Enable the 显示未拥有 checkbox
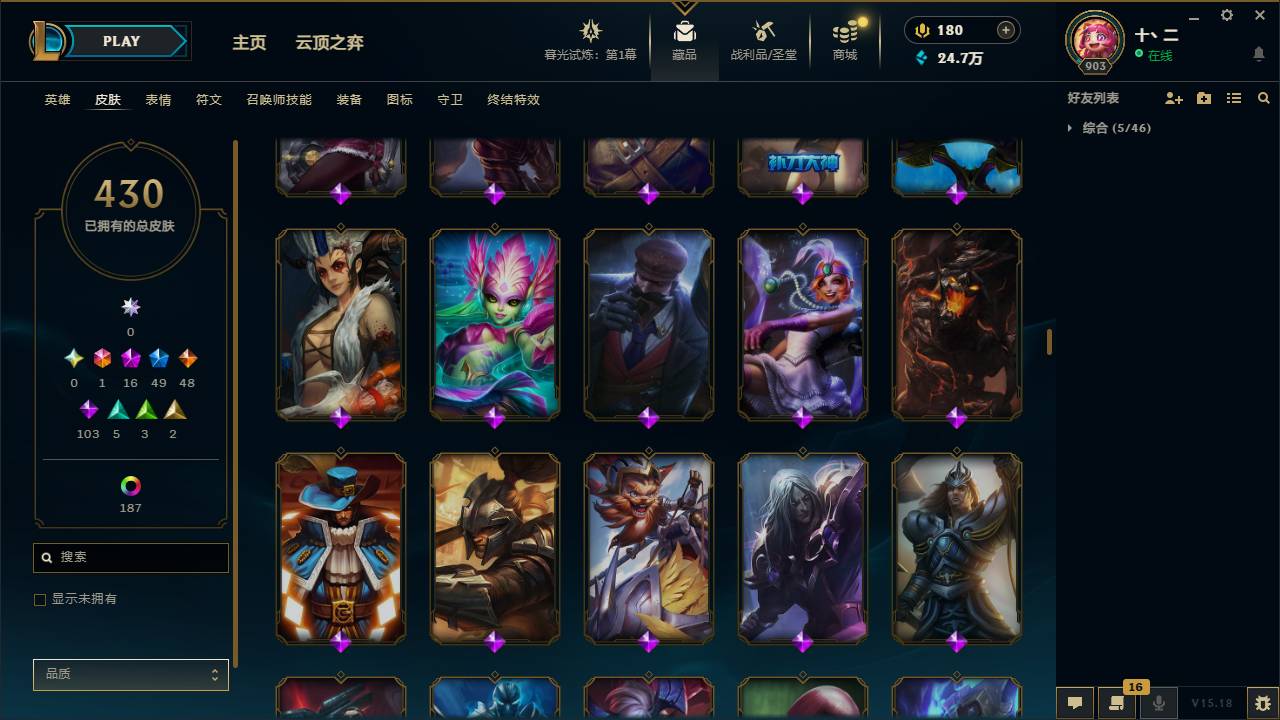The height and width of the screenshot is (720, 1280). 40,599
